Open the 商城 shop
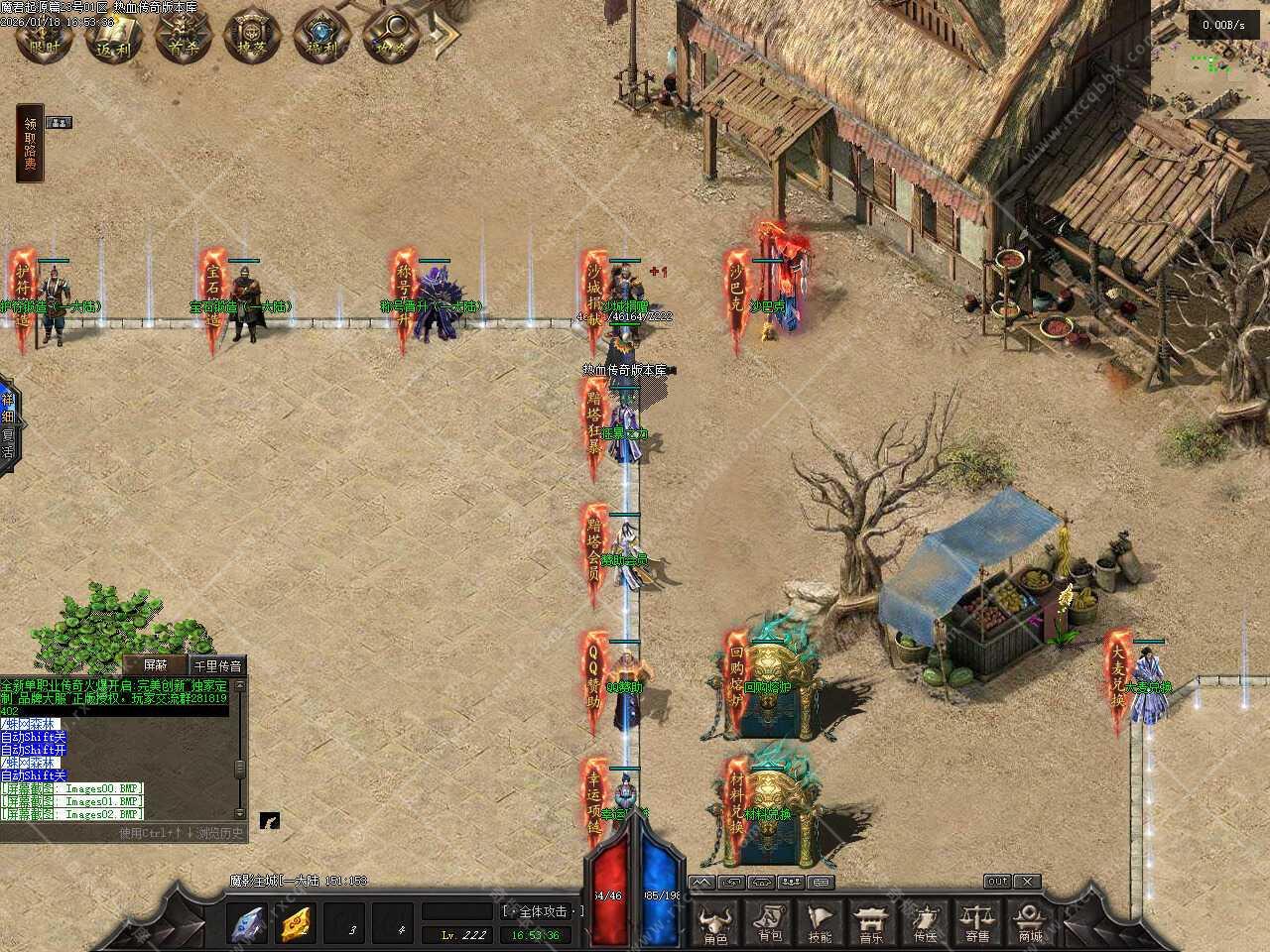Image resolution: width=1270 pixels, height=952 pixels. 1030,923
